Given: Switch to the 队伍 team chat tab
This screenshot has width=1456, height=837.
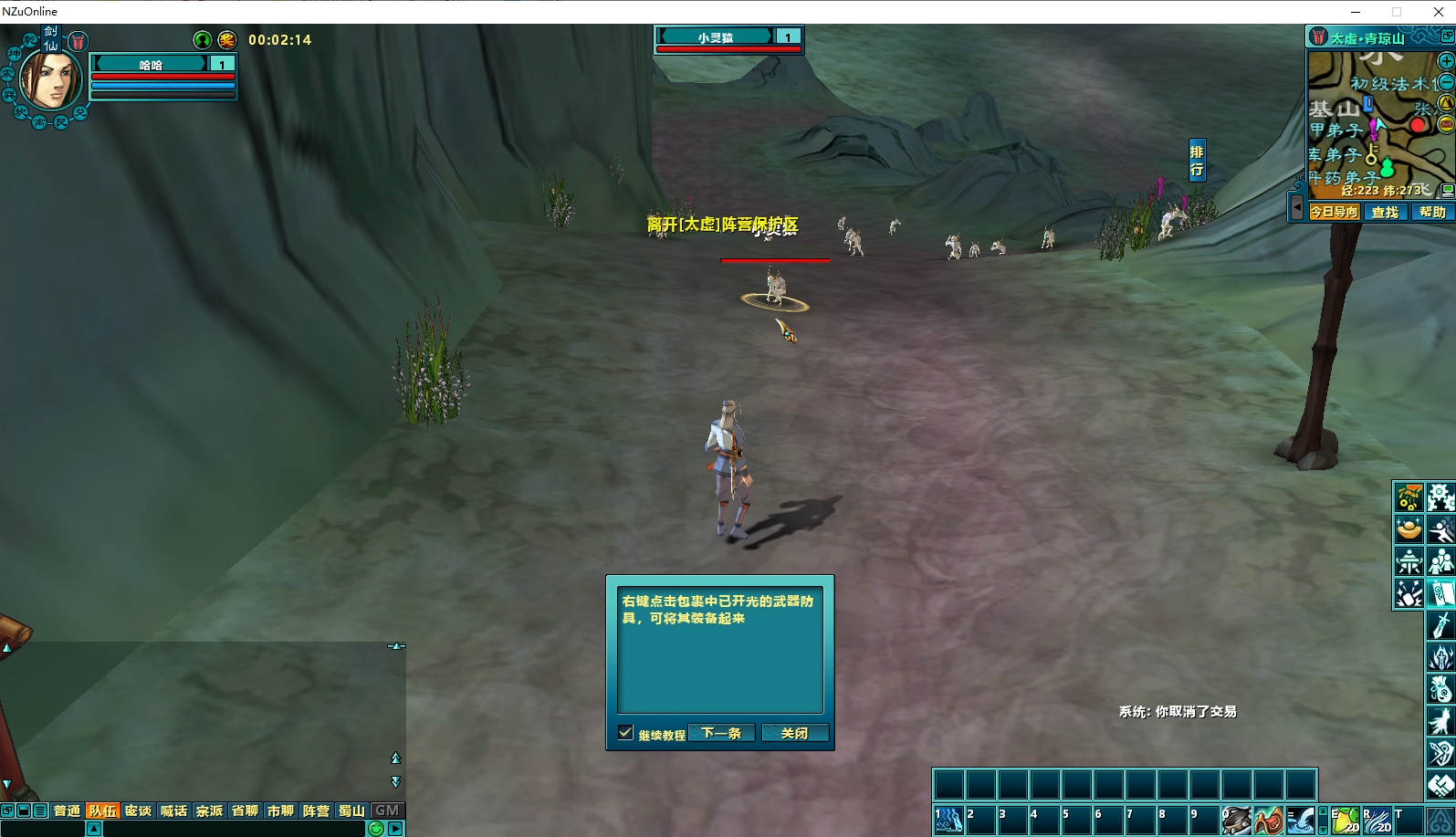Looking at the screenshot, I should tap(103, 811).
